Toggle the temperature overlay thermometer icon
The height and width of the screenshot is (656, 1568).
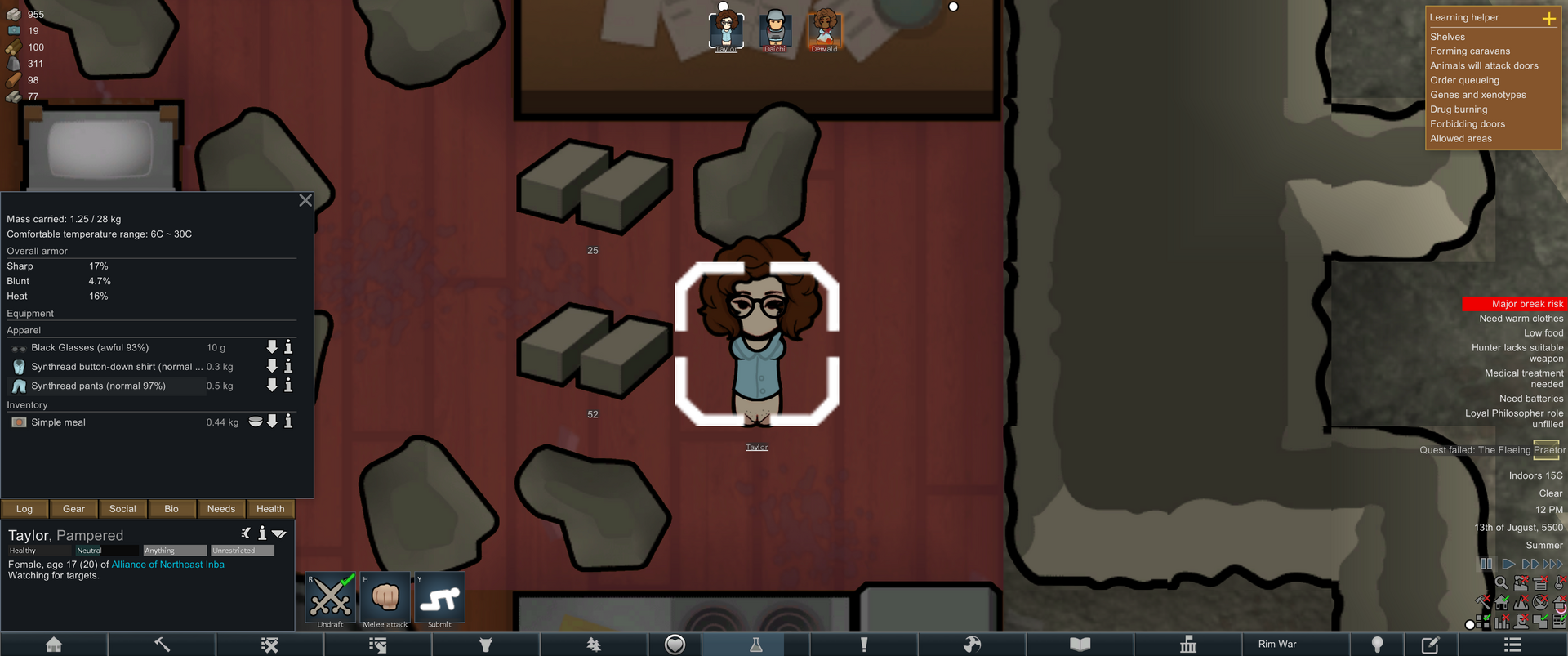pyautogui.click(x=1559, y=583)
